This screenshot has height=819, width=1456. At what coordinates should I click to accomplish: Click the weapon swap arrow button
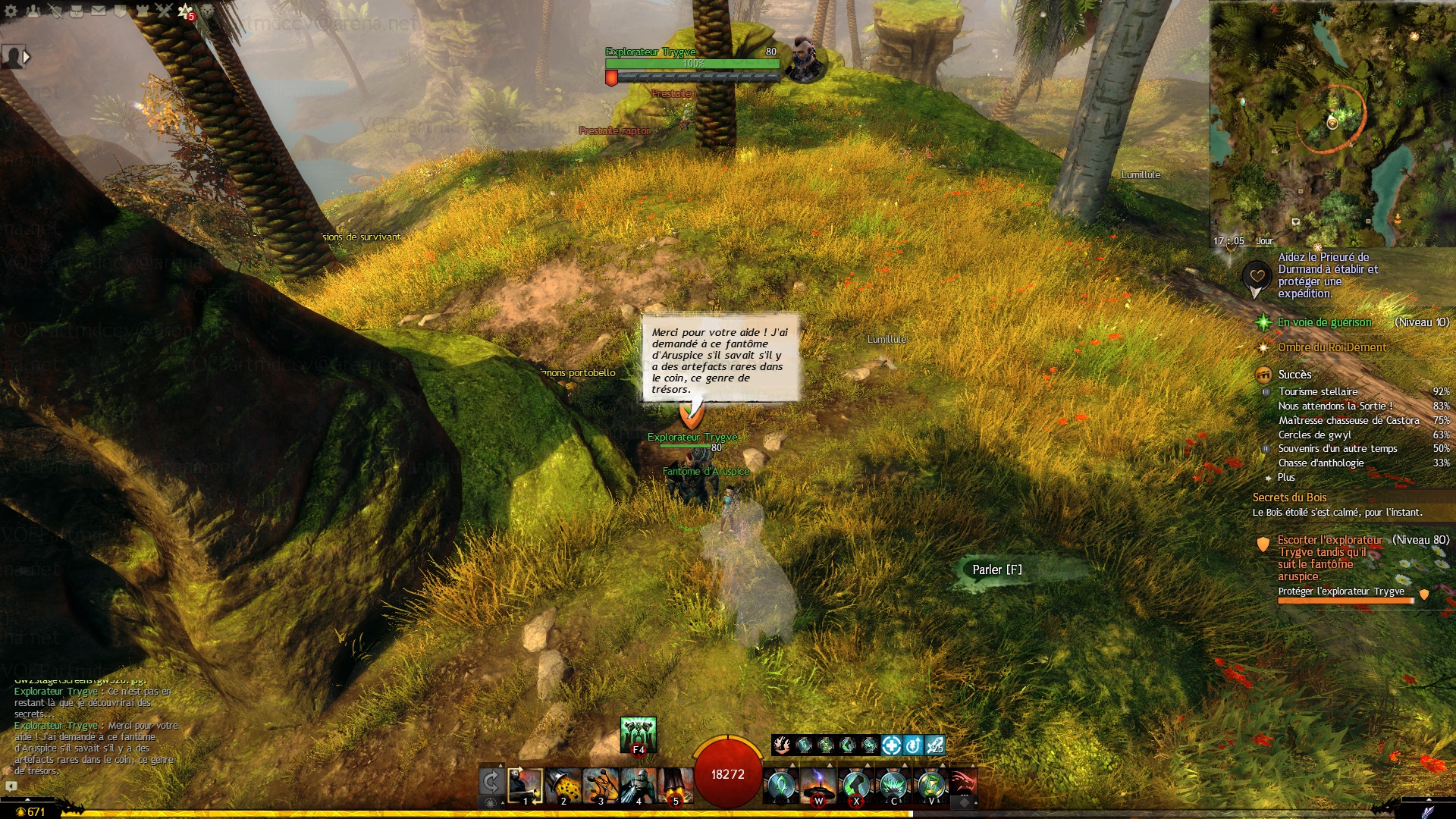(491, 782)
